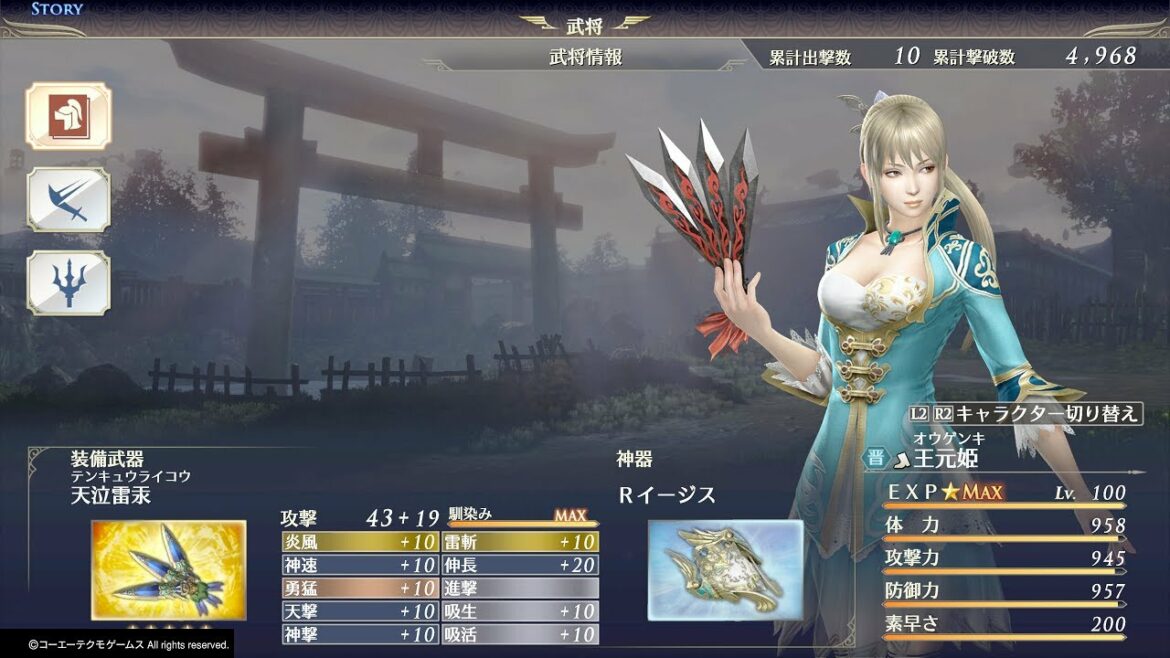Select the 雷斬 weapon attribute row

(520, 542)
